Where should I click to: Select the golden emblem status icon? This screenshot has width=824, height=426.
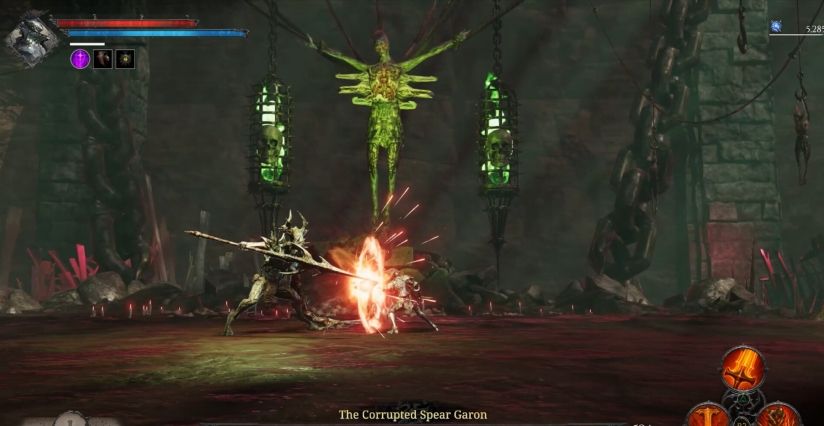point(124,59)
